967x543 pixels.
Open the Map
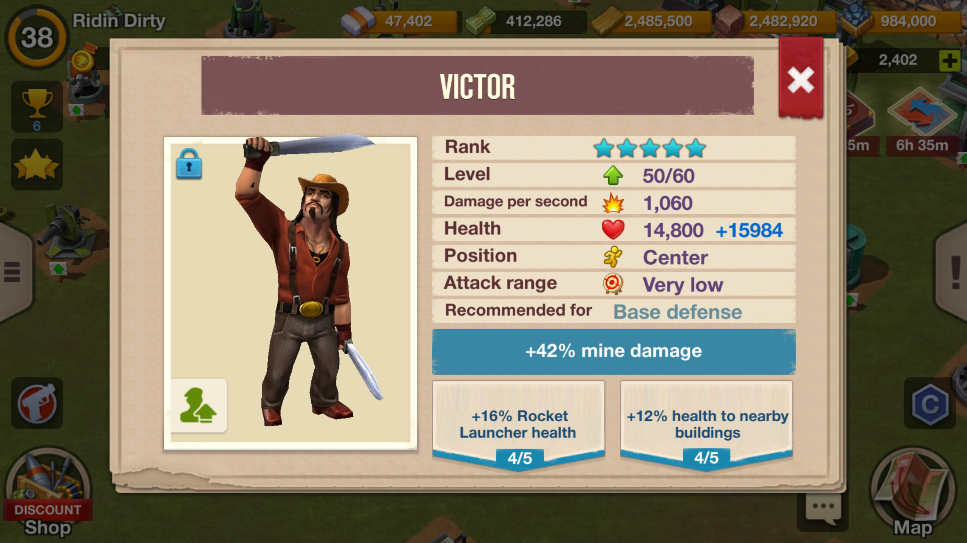pos(912,497)
